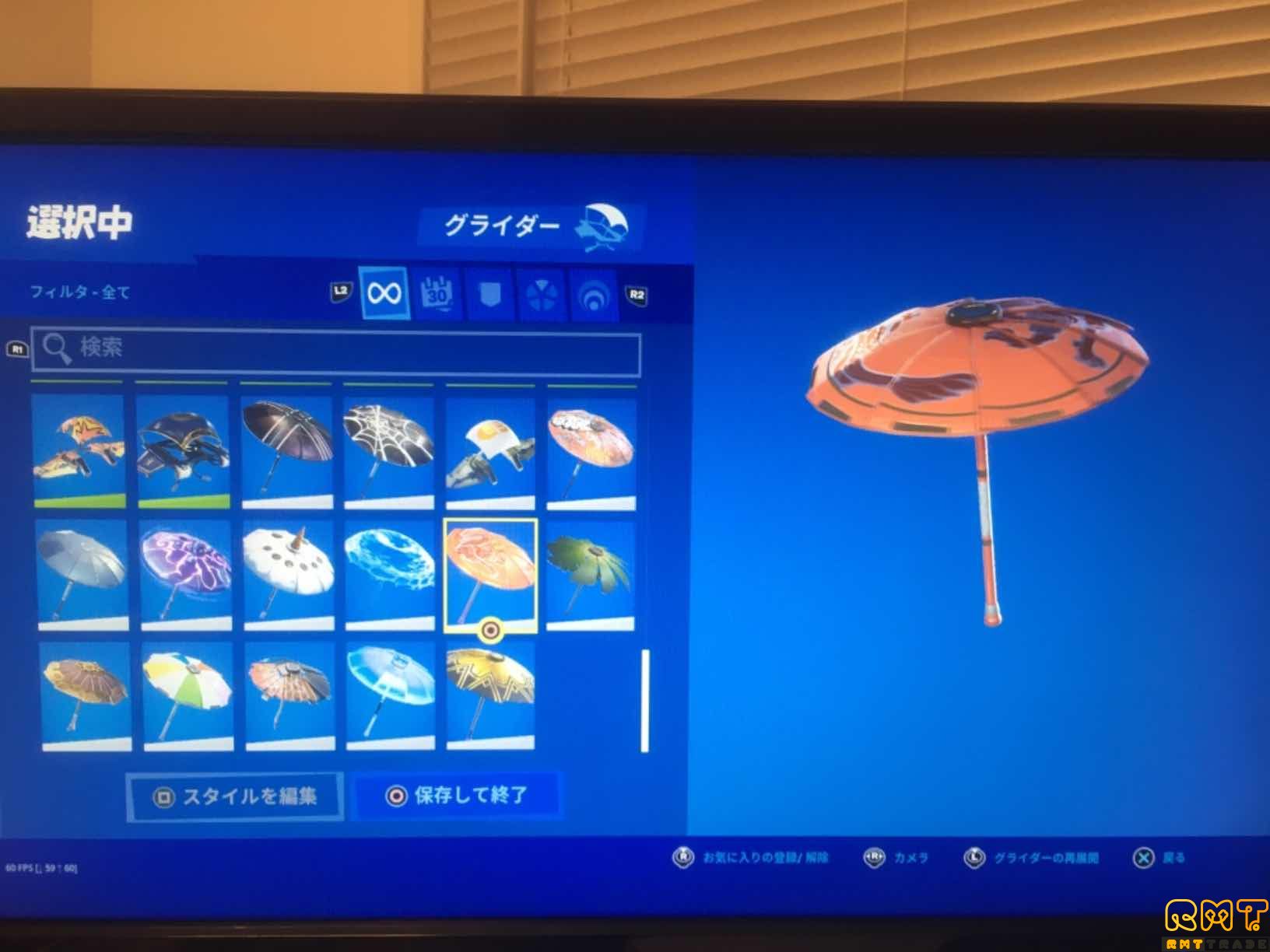Viewport: 1270px width, 952px height.
Task: Select the spider web umbrella thumbnail
Action: point(390,445)
